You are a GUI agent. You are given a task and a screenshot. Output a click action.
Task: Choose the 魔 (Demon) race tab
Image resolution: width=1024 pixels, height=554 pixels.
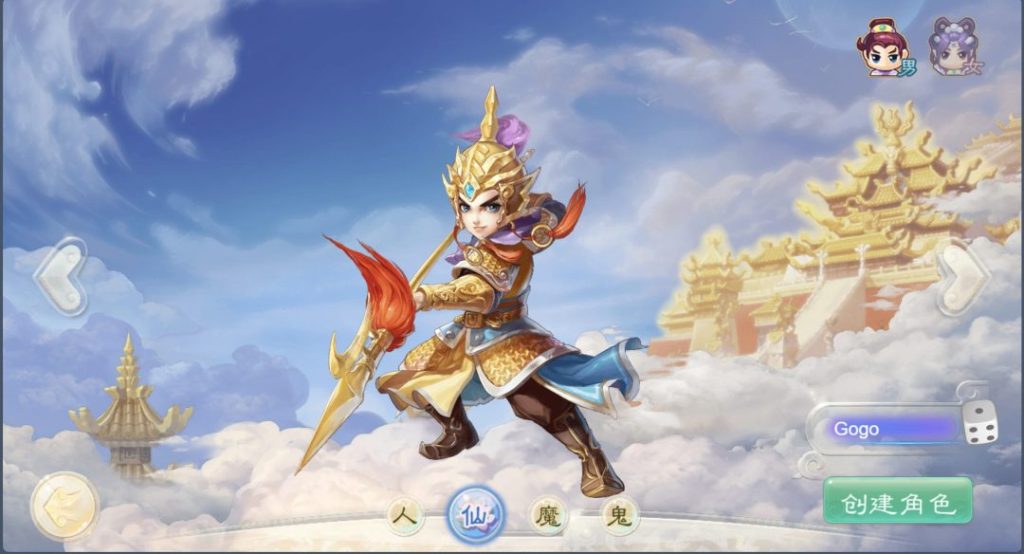point(547,516)
